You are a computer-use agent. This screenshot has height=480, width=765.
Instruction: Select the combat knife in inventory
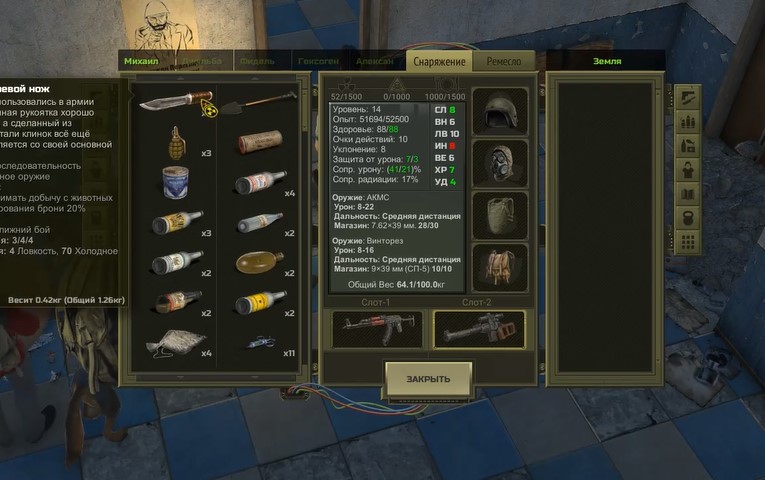coord(179,101)
